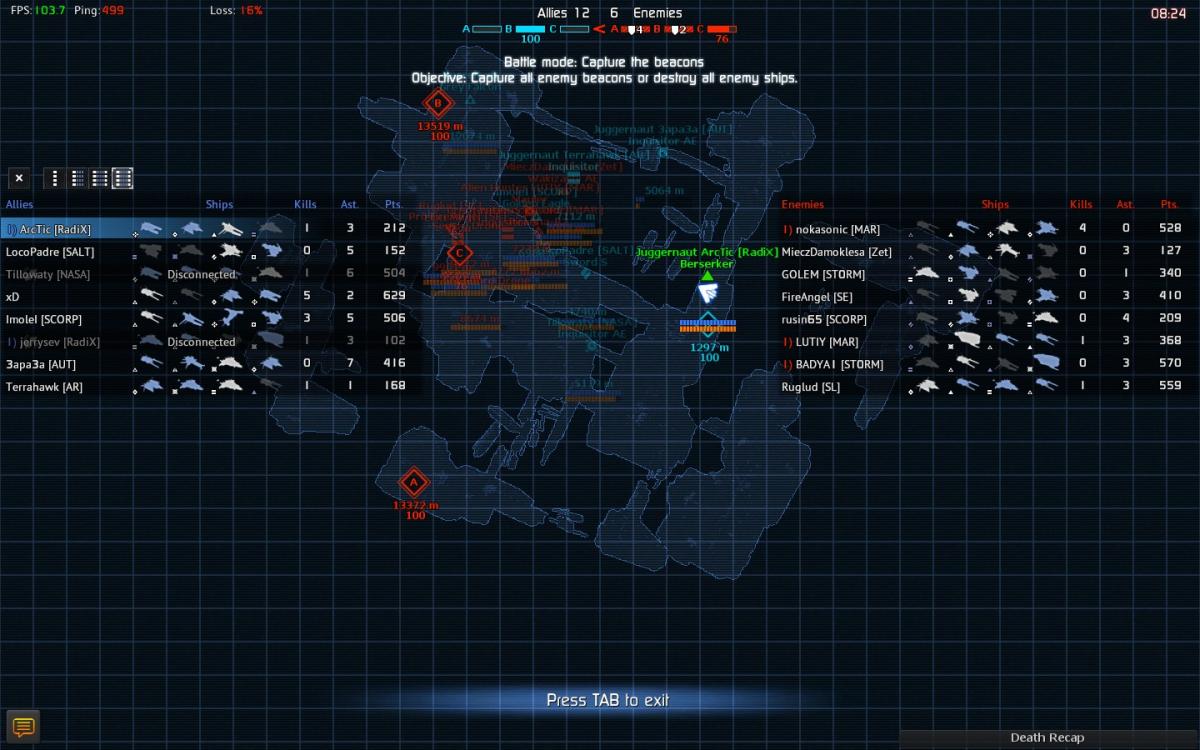Select ally row LocoPadre [SALT]
This screenshot has height=750, width=1200.
pos(50,252)
